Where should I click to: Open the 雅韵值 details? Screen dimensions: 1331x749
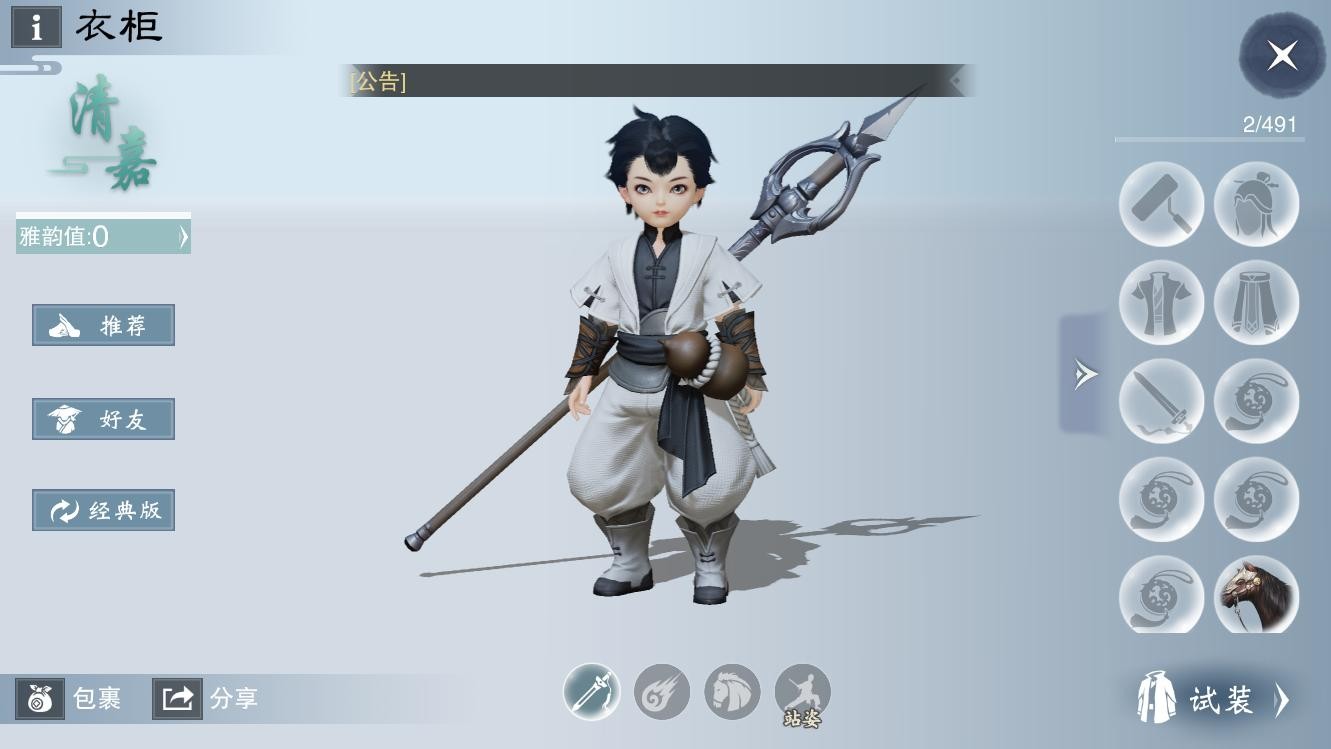click(x=103, y=237)
